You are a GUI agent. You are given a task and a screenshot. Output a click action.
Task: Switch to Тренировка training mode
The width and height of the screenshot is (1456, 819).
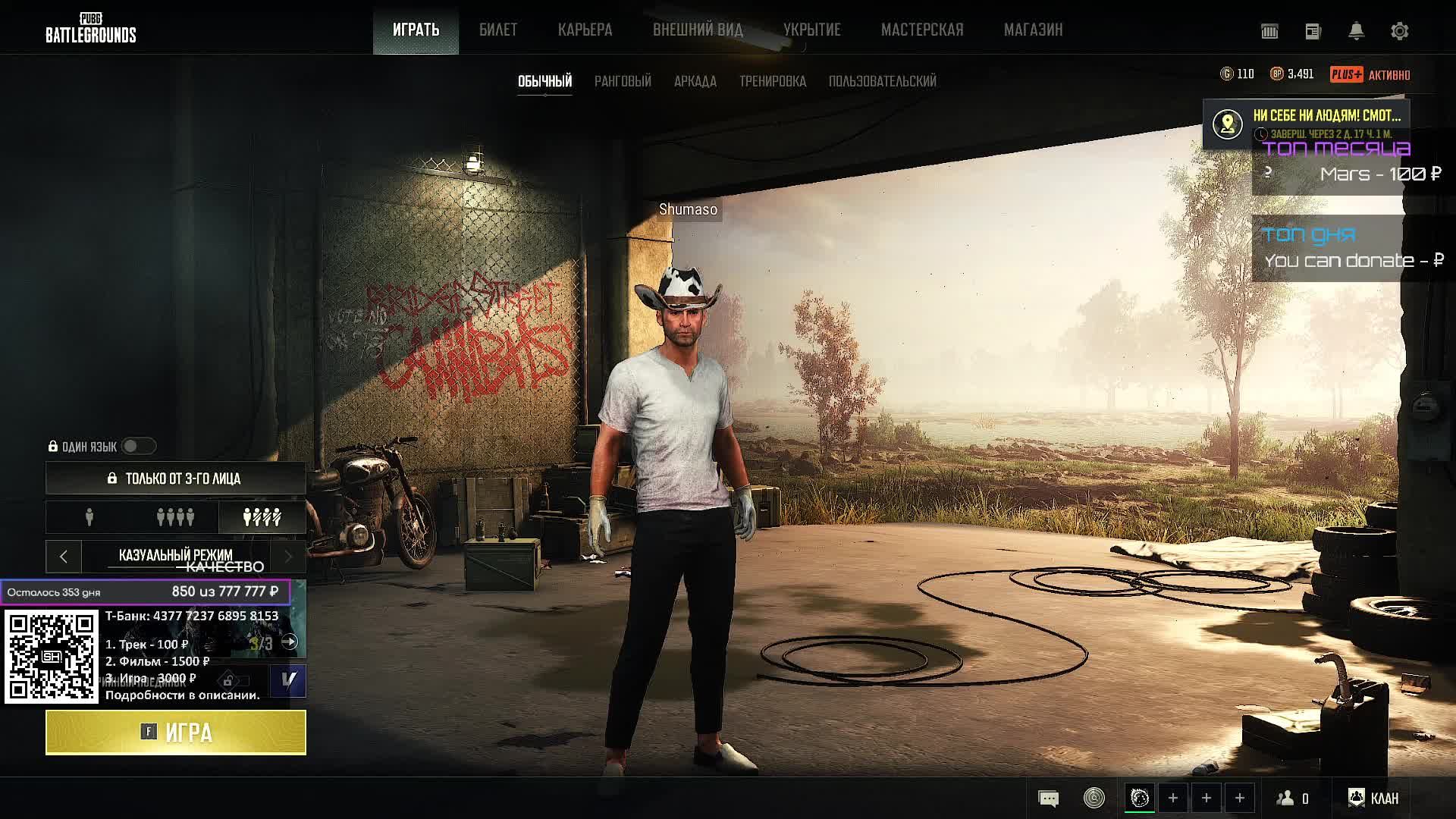tap(772, 81)
